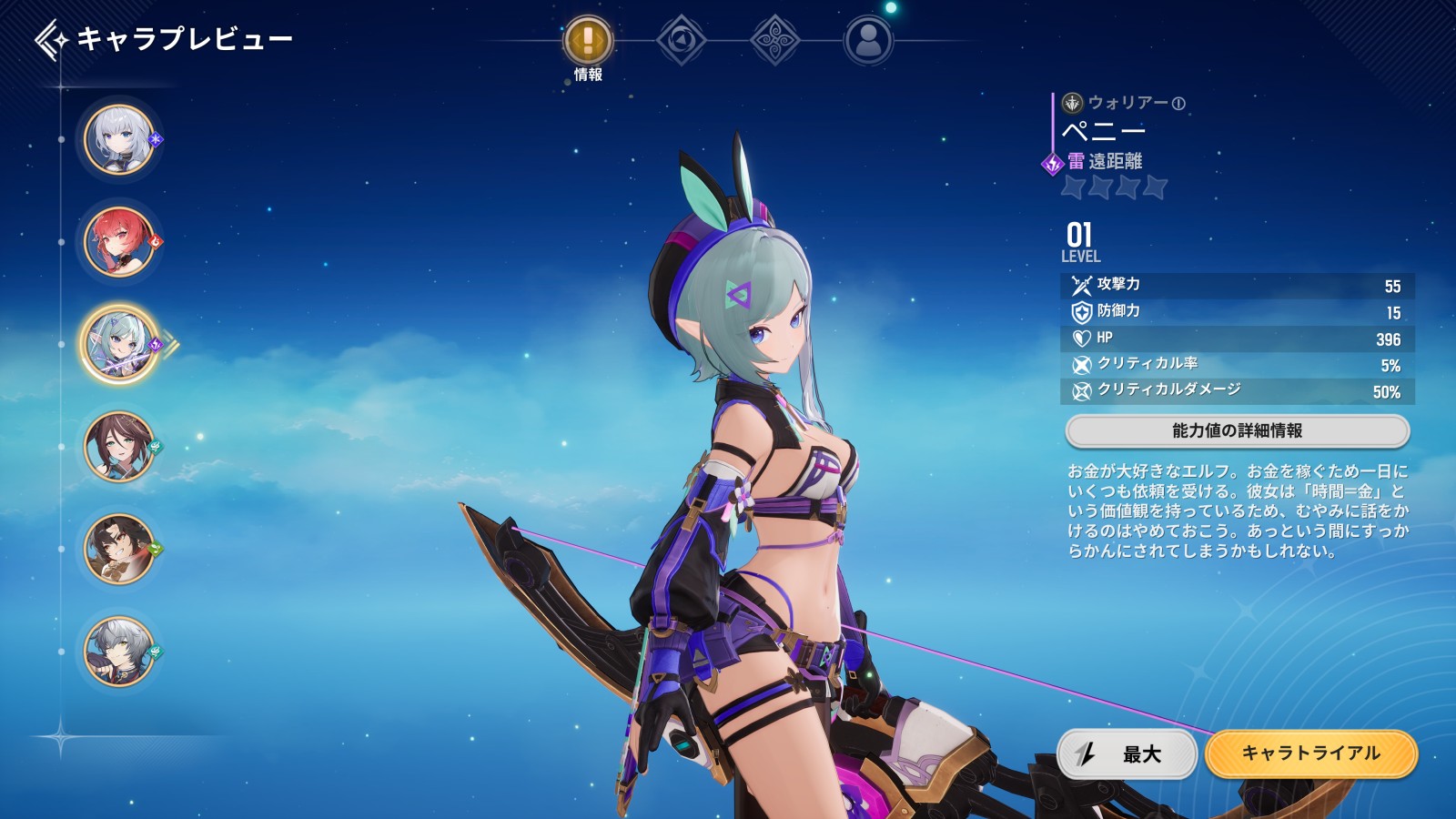Open the ornate diamond pattern tab
The width and height of the screenshot is (1456, 819).
coord(774,41)
